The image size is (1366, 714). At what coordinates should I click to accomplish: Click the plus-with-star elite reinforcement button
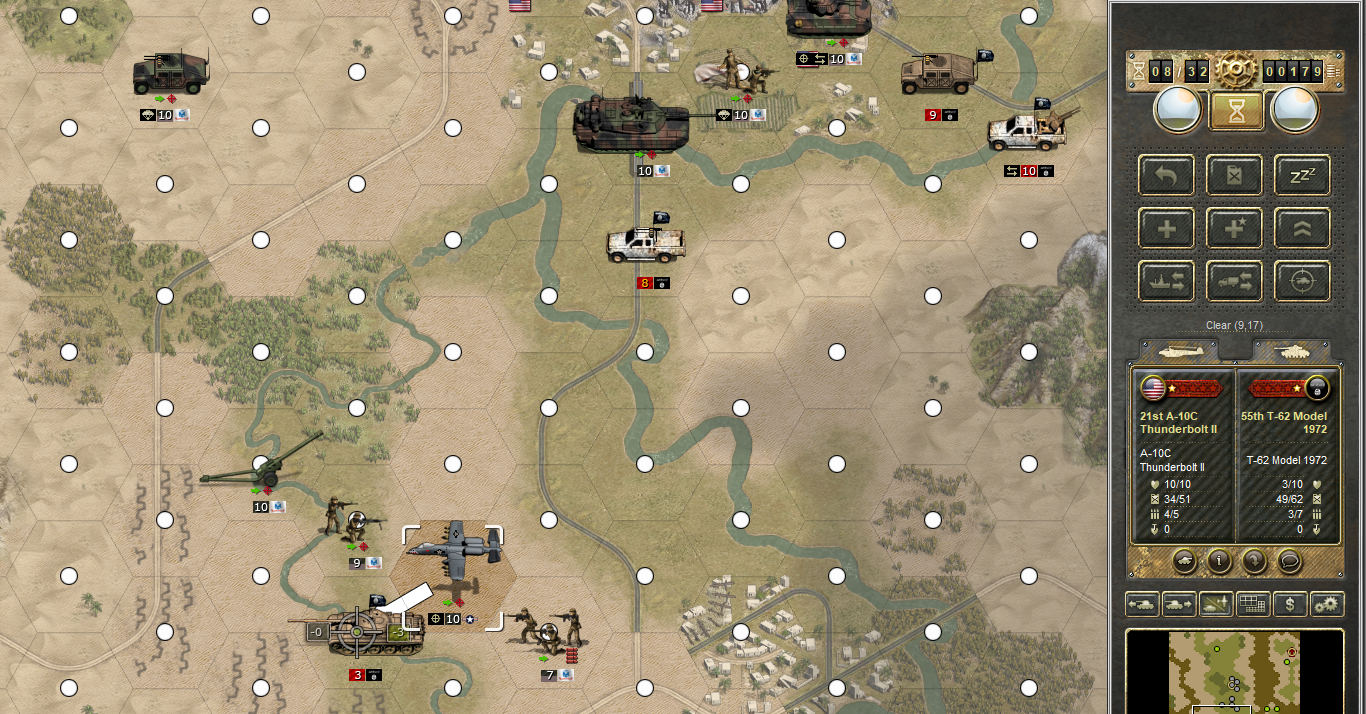pos(1235,228)
